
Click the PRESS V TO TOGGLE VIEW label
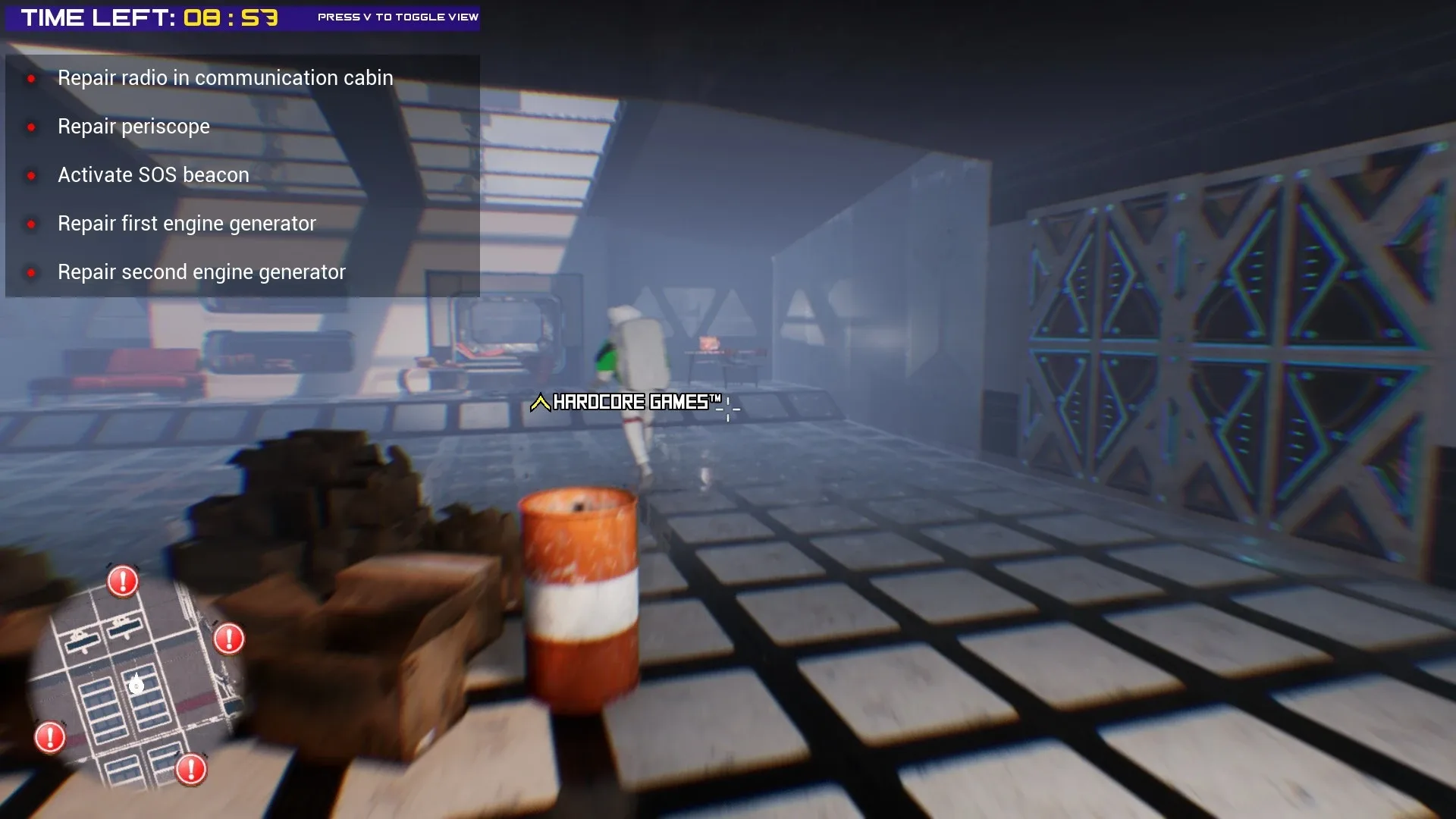pos(397,15)
